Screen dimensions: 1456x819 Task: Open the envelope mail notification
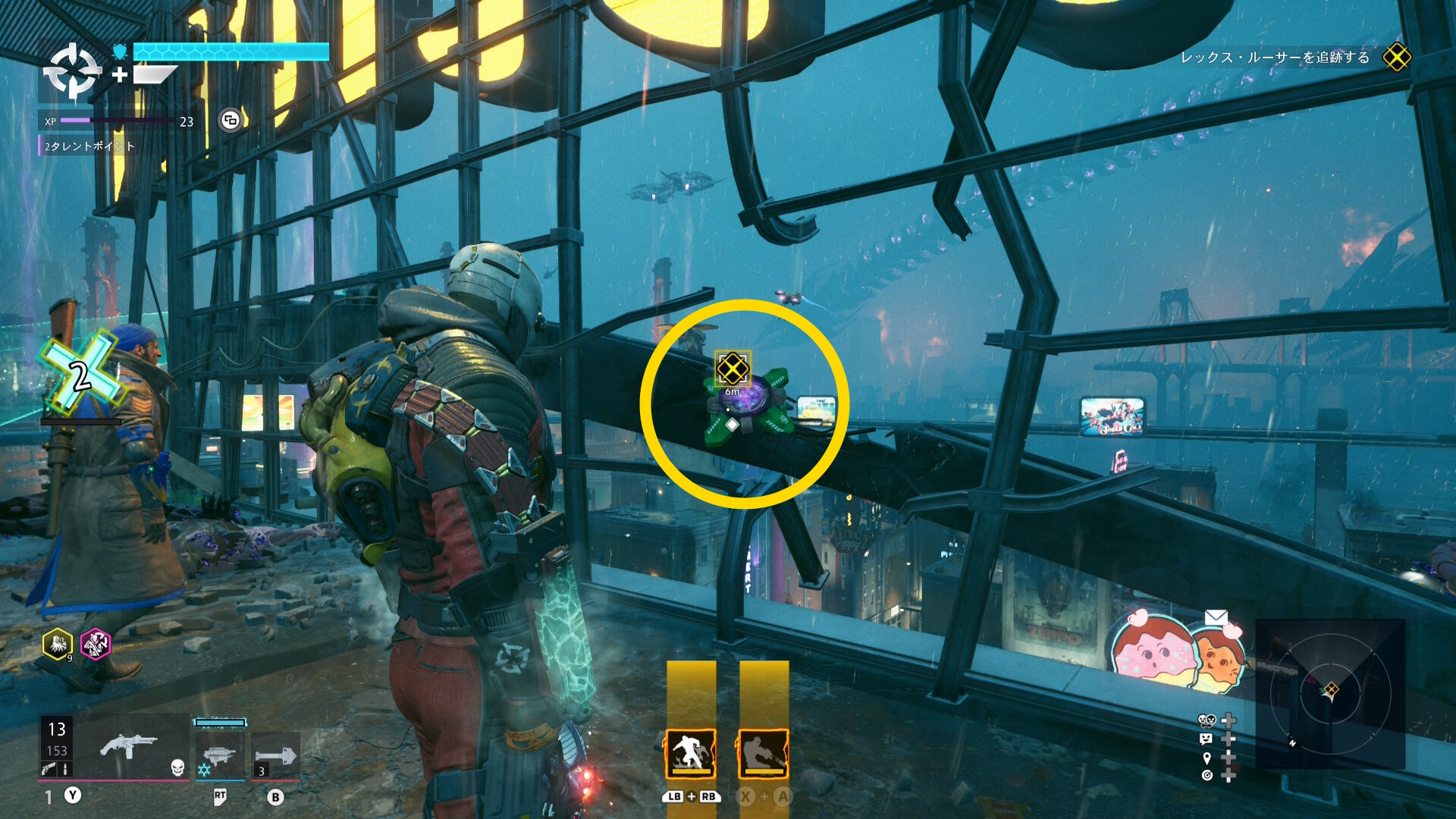pos(1216,617)
